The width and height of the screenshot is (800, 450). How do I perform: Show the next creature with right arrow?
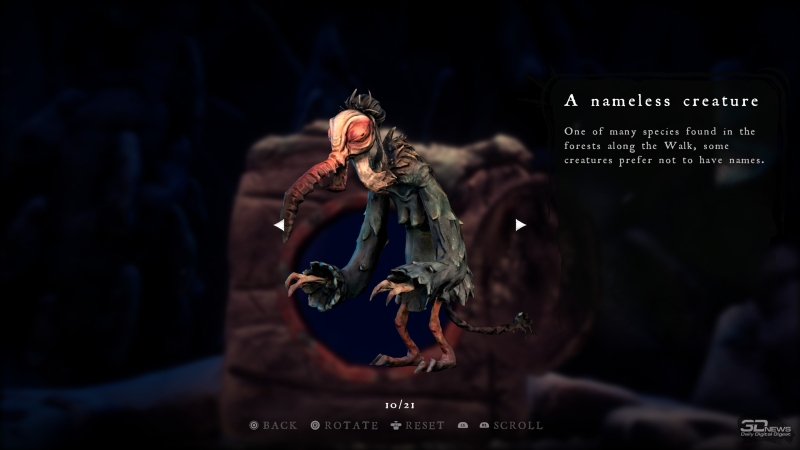coord(520,225)
